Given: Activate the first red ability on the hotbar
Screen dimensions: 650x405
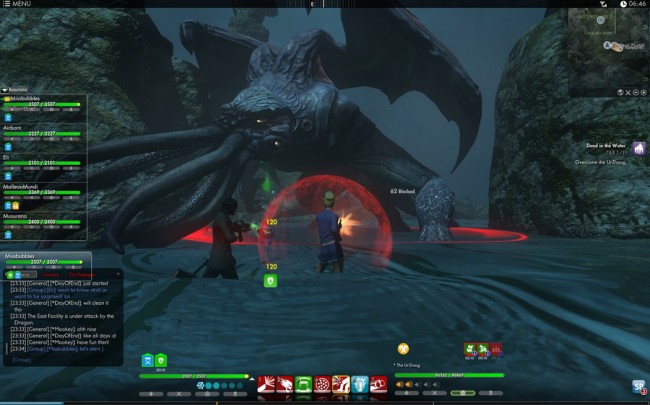Looking at the screenshot, I should (x=268, y=384).
